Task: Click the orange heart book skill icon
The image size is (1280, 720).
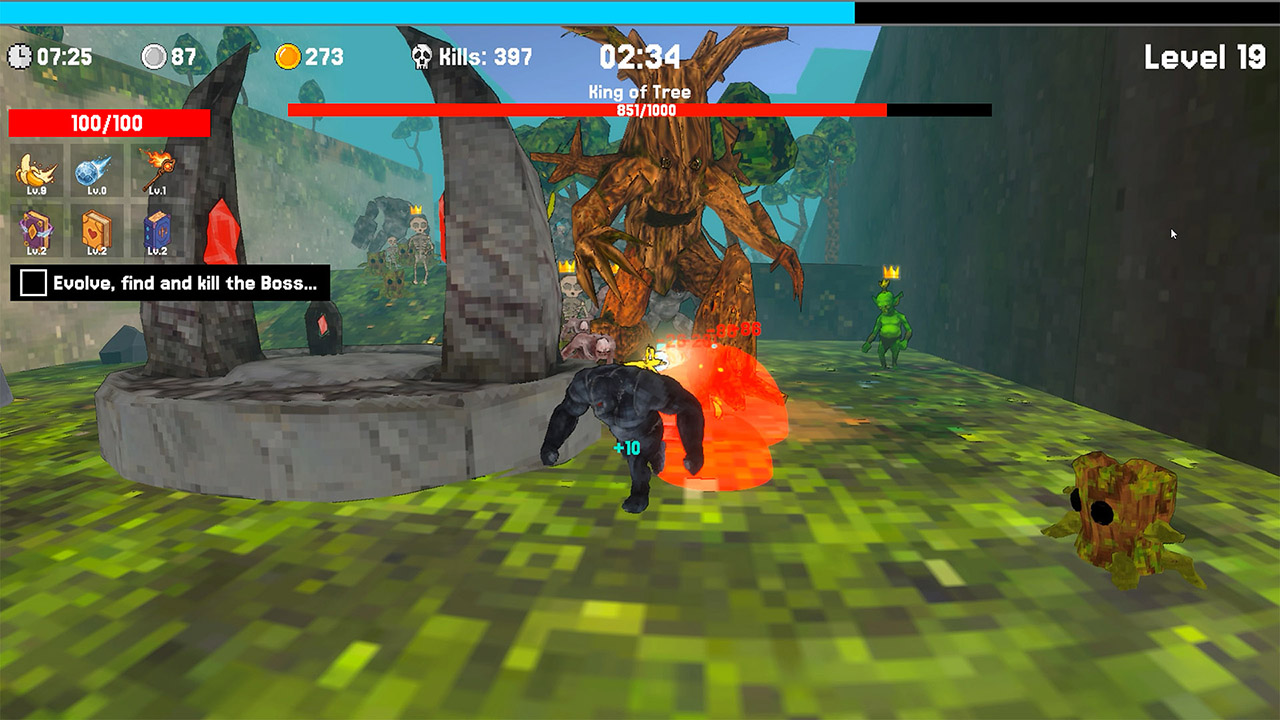Action: point(94,228)
